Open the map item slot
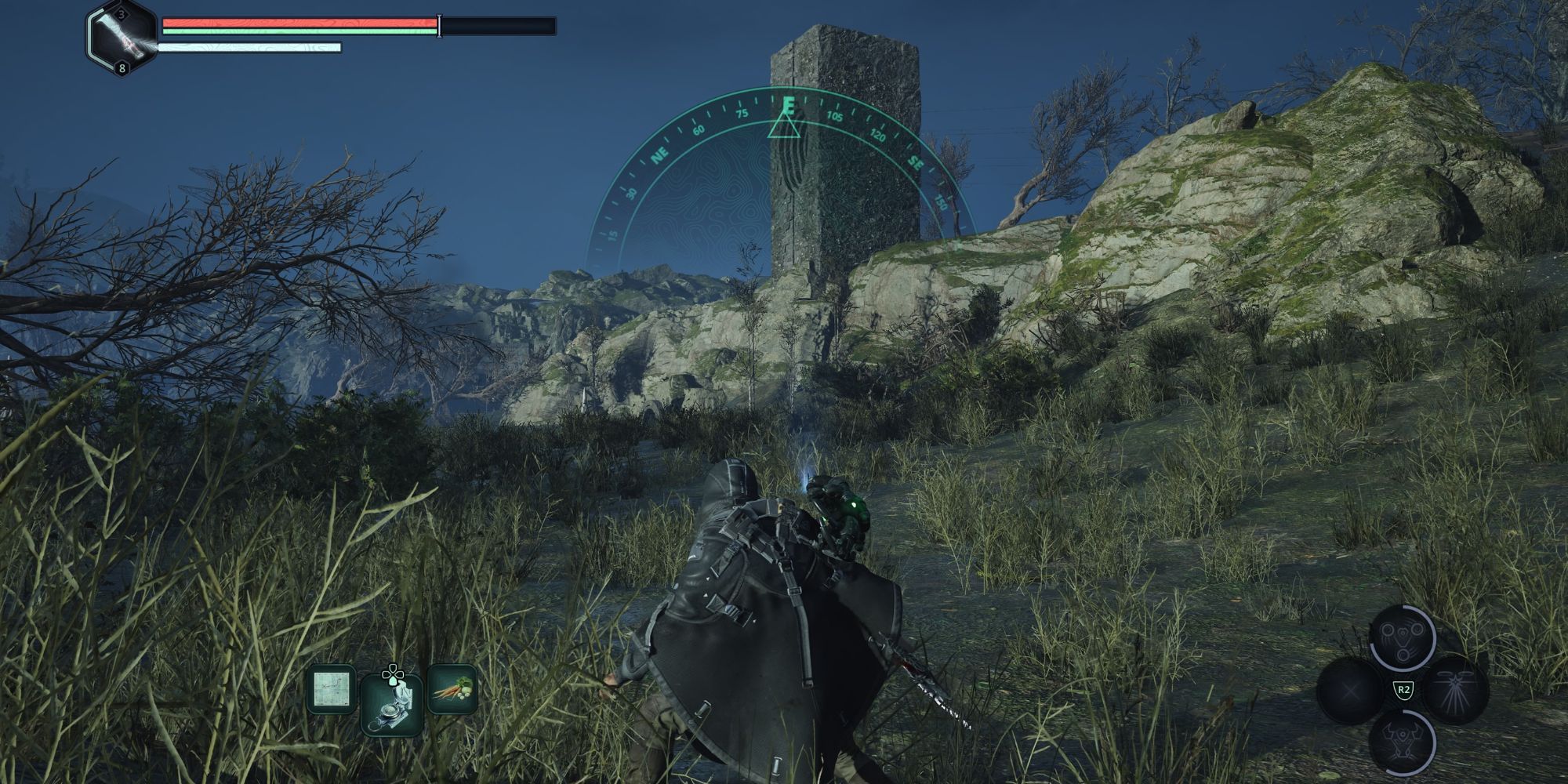1568x784 pixels. 329,689
